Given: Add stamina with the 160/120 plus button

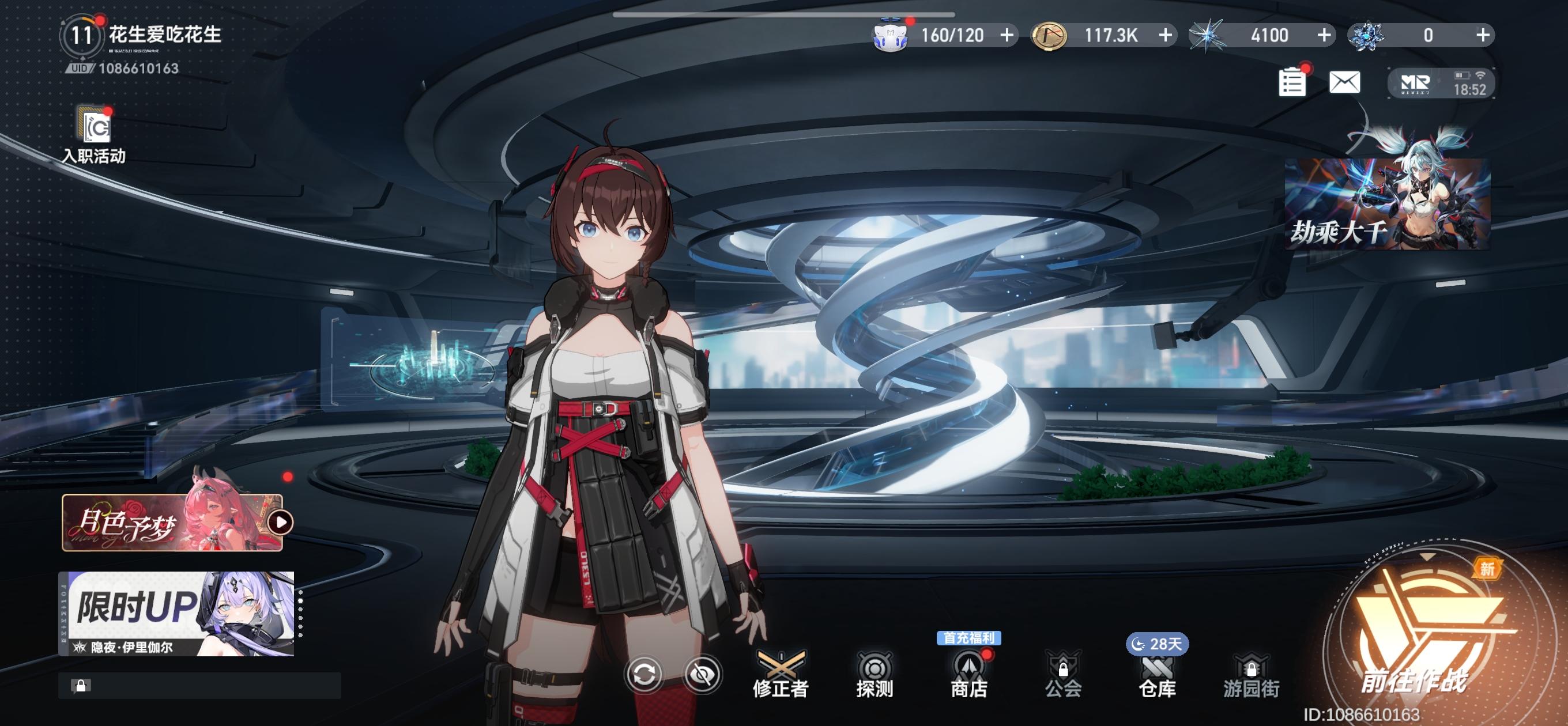Looking at the screenshot, I should (1008, 35).
